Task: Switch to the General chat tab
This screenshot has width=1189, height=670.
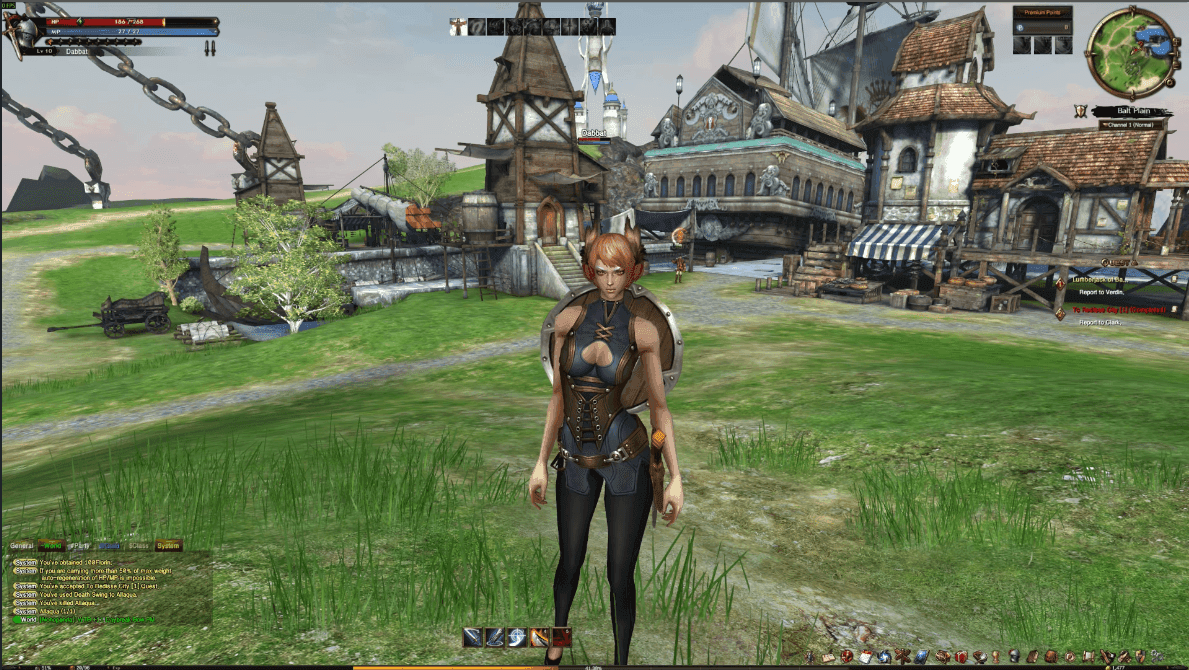Action: click(x=21, y=546)
